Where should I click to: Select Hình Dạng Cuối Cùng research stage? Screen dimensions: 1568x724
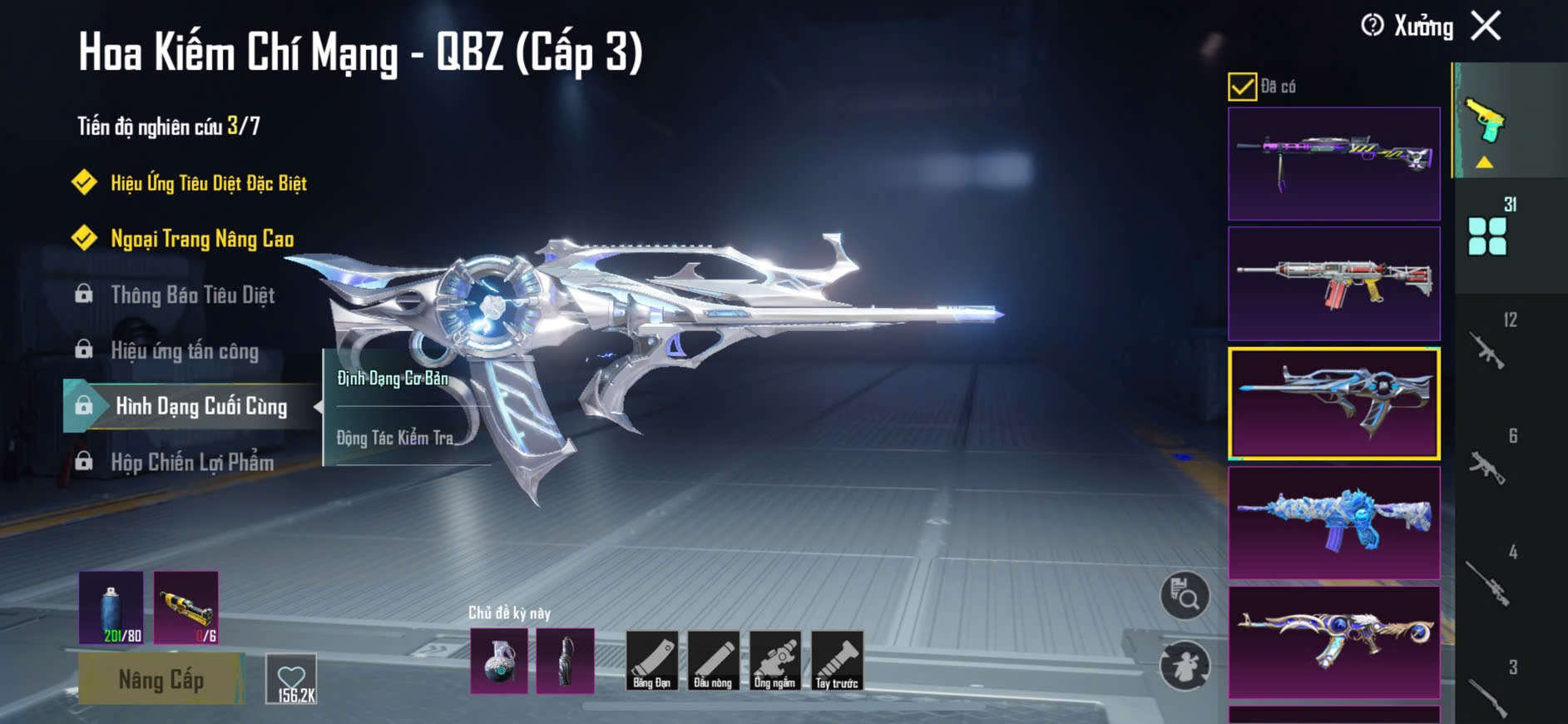[200, 406]
